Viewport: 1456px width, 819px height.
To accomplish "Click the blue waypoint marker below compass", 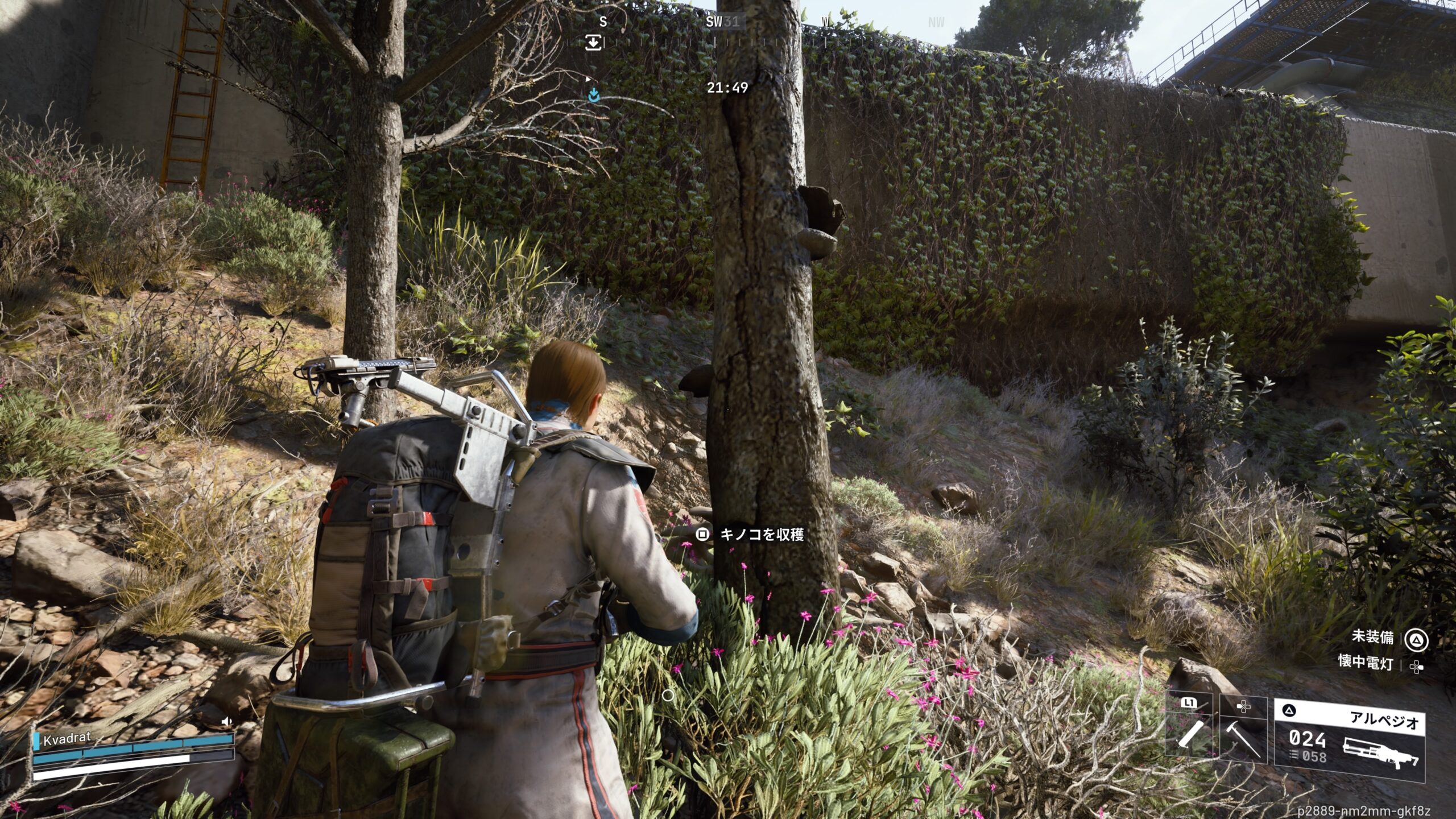I will 594,96.
